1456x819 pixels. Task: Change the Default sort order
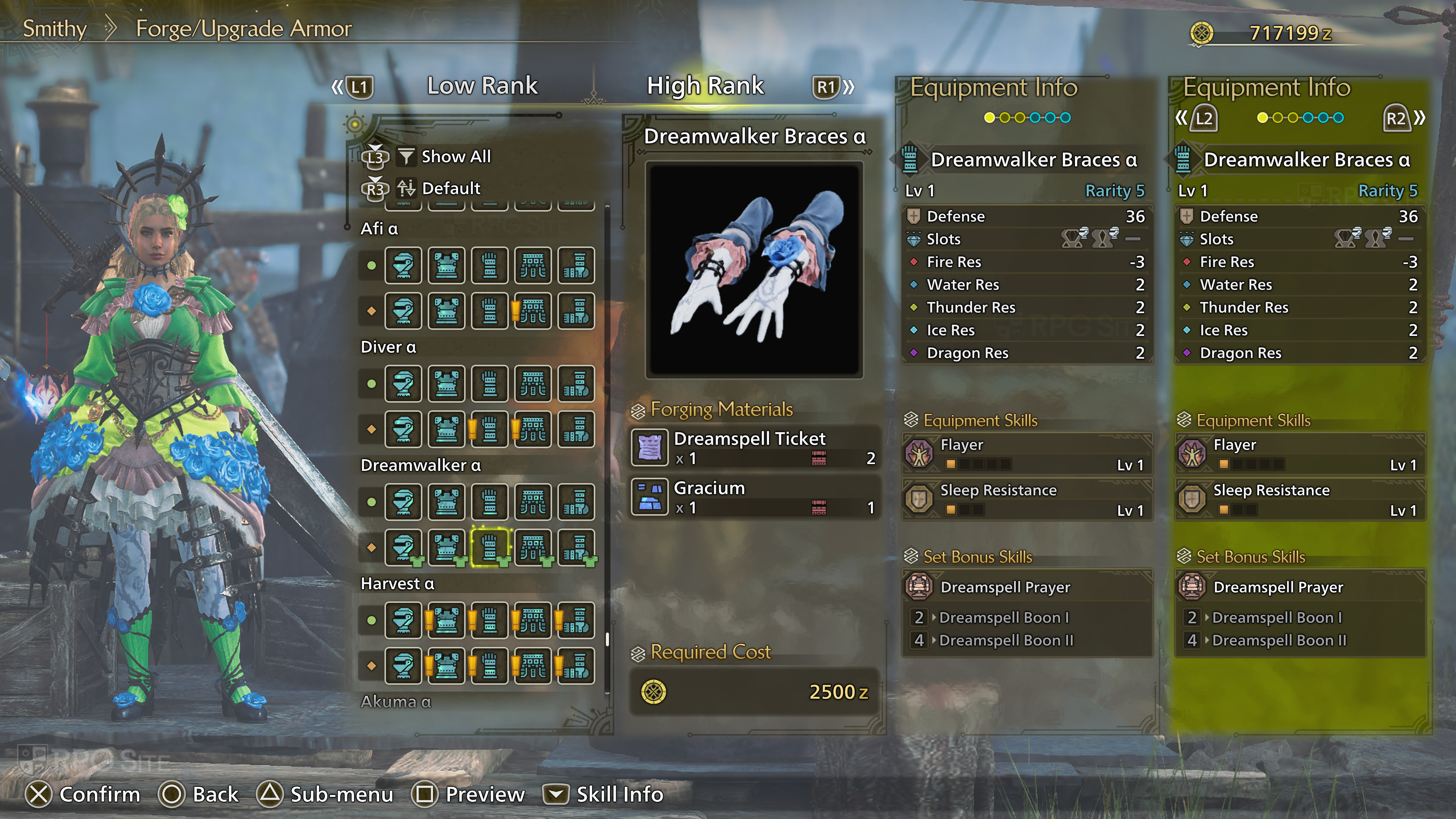[x=450, y=188]
